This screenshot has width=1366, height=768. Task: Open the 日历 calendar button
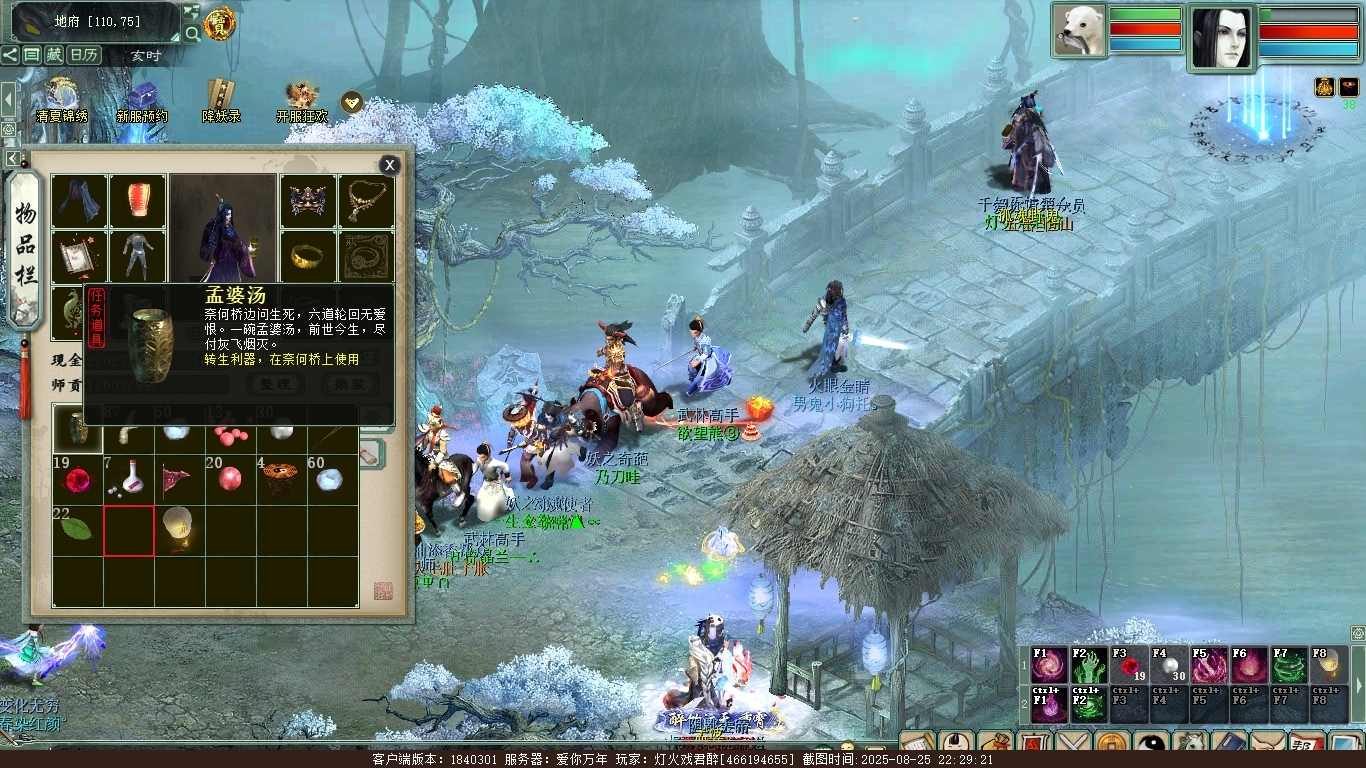[84, 55]
